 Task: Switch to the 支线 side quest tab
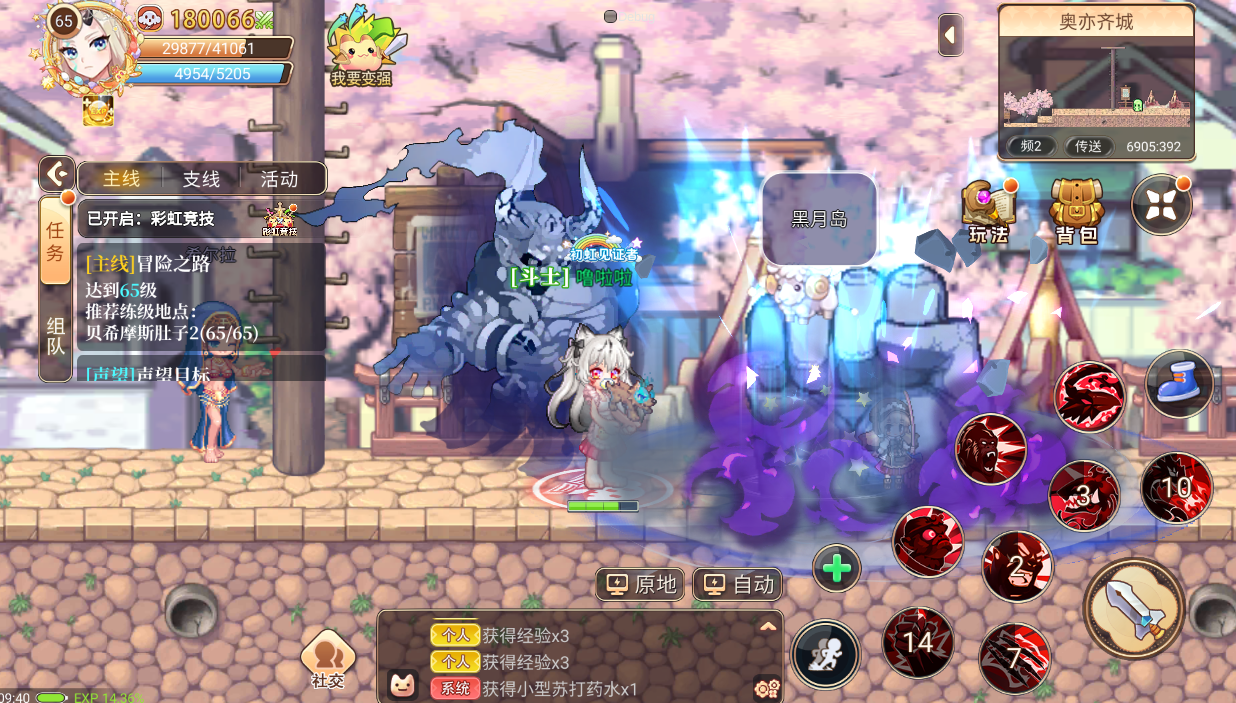pos(201,179)
